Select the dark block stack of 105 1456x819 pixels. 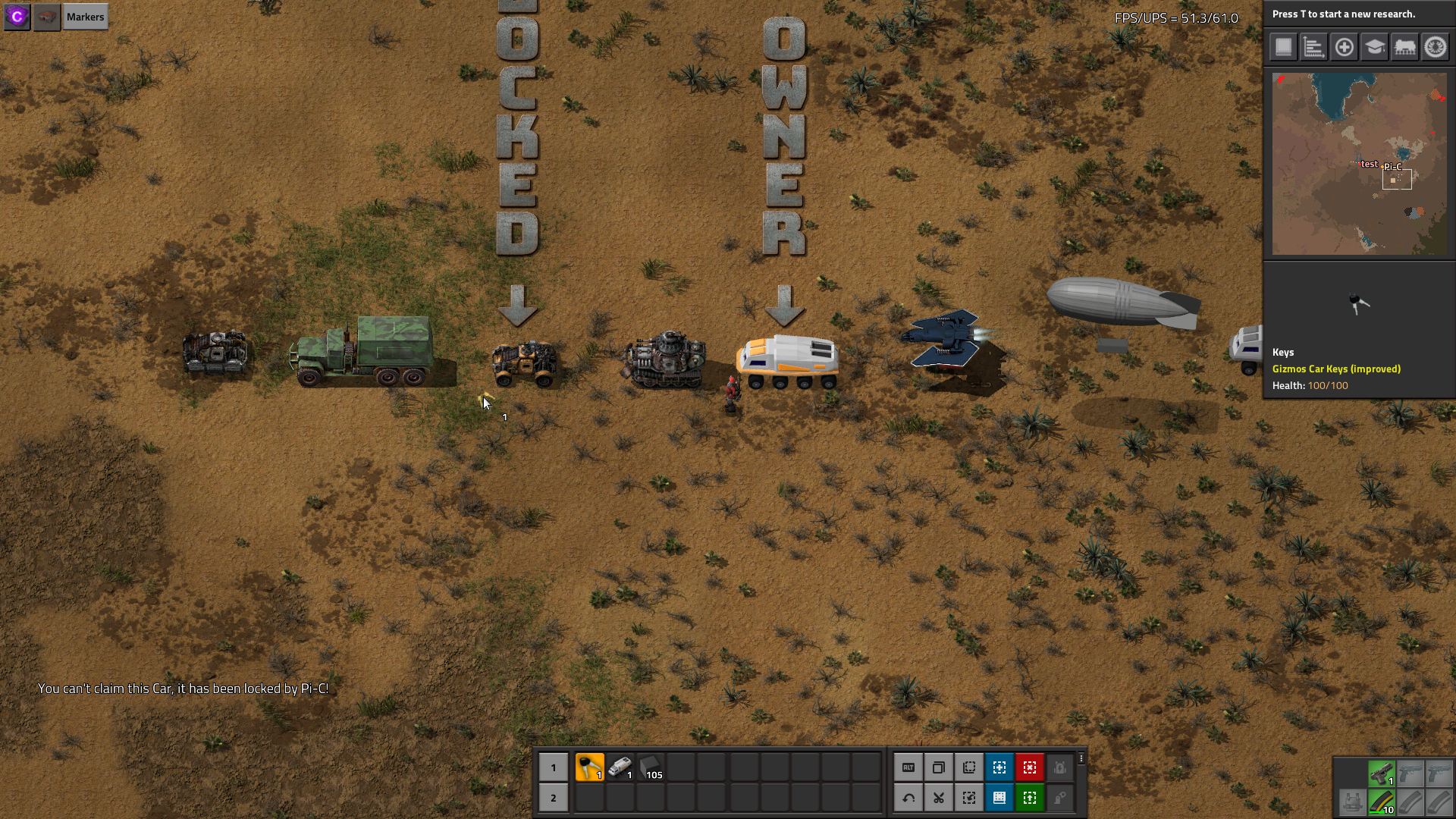651,767
